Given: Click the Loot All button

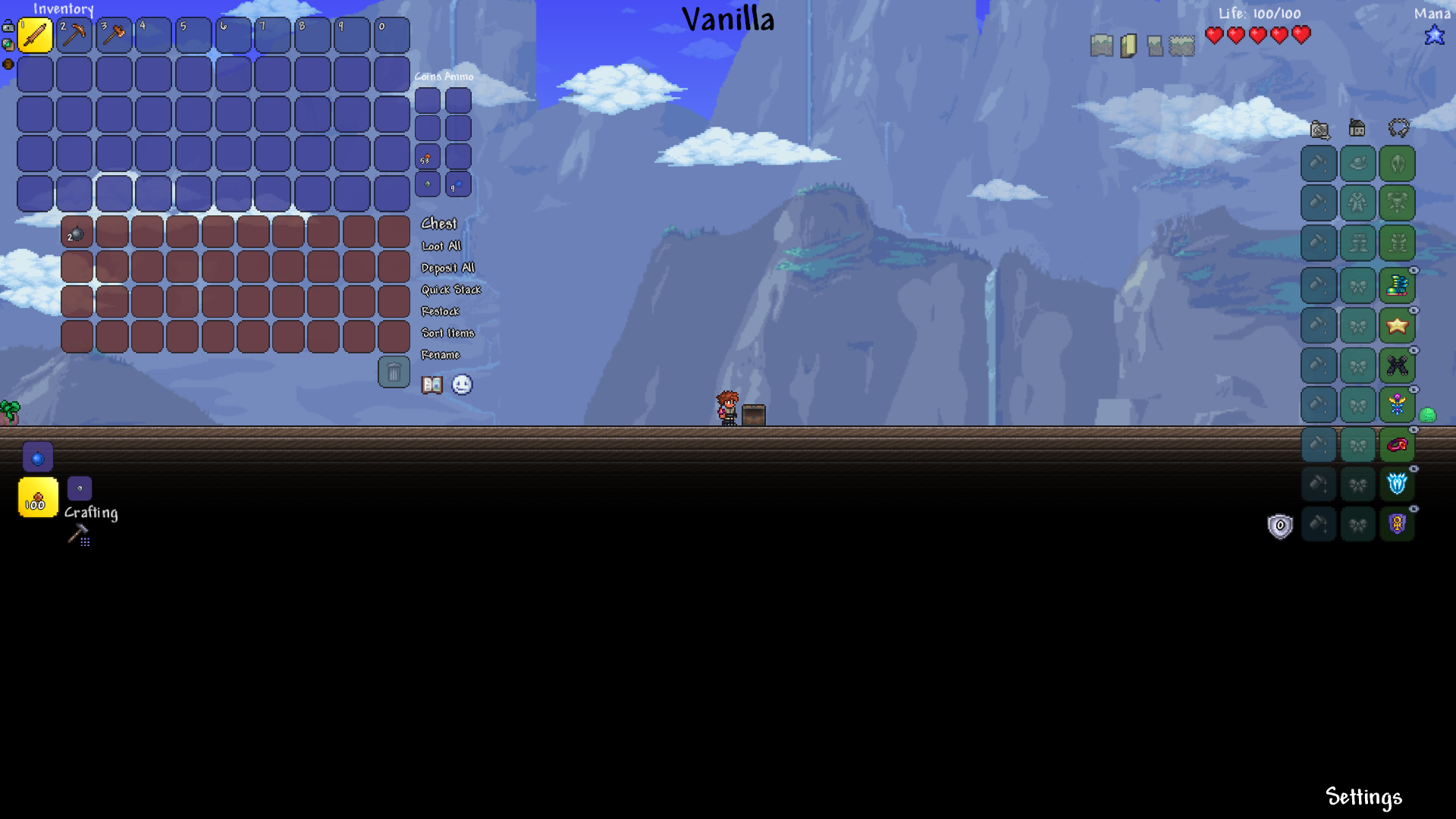Looking at the screenshot, I should click(x=440, y=246).
